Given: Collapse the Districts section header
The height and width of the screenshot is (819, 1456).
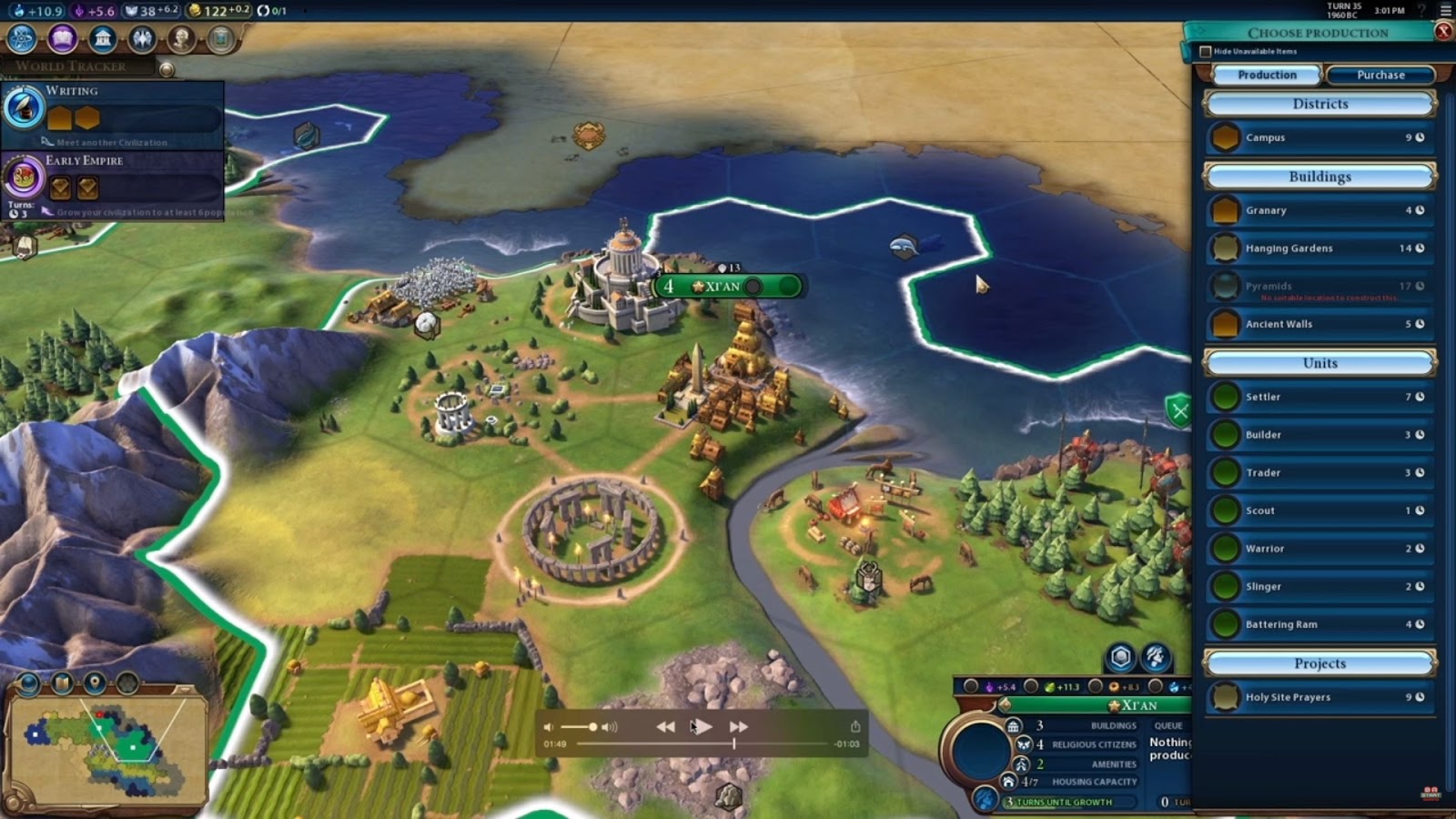Looking at the screenshot, I should point(1318,104).
